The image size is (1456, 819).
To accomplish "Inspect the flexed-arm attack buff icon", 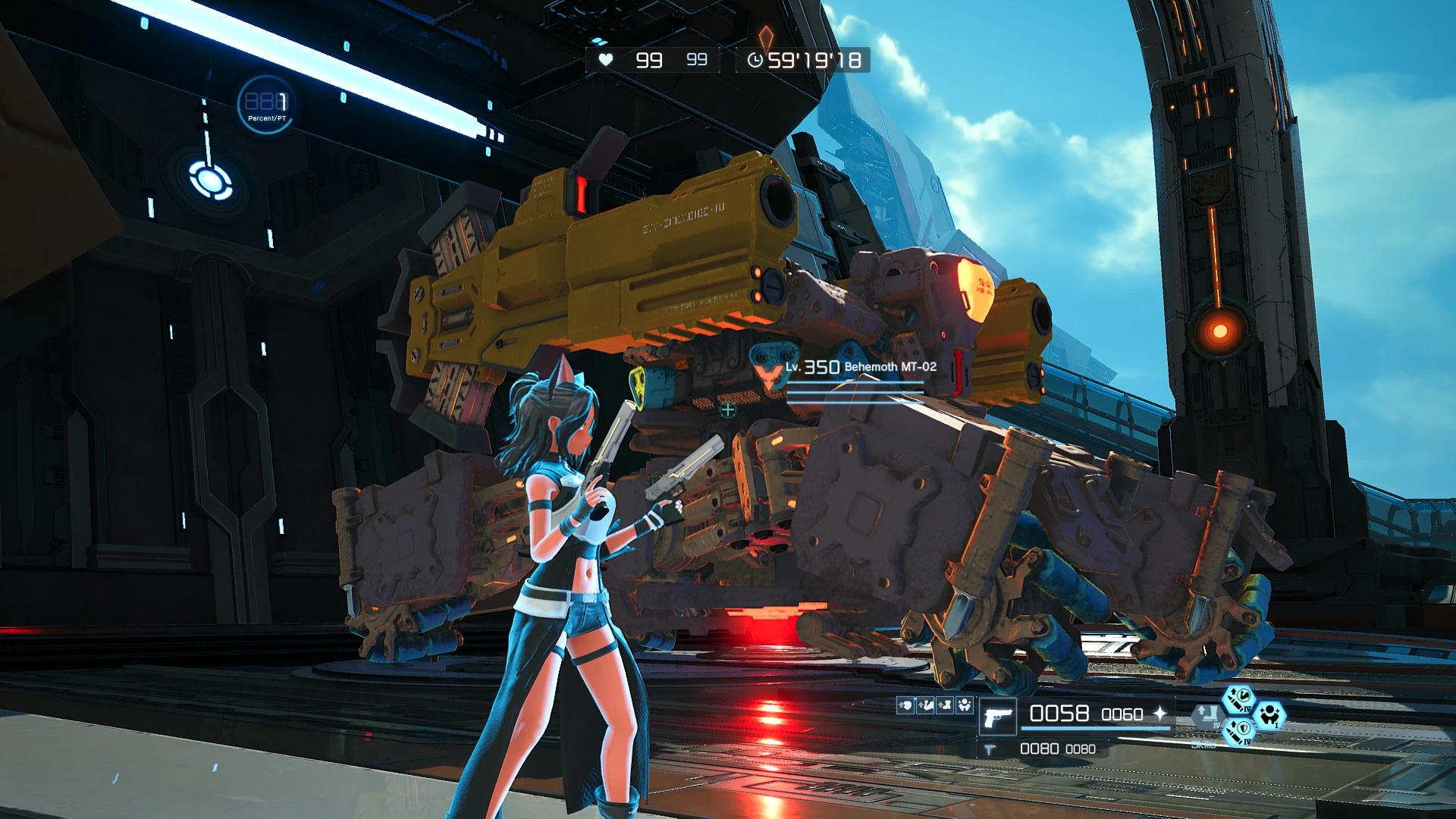I will 925,704.
